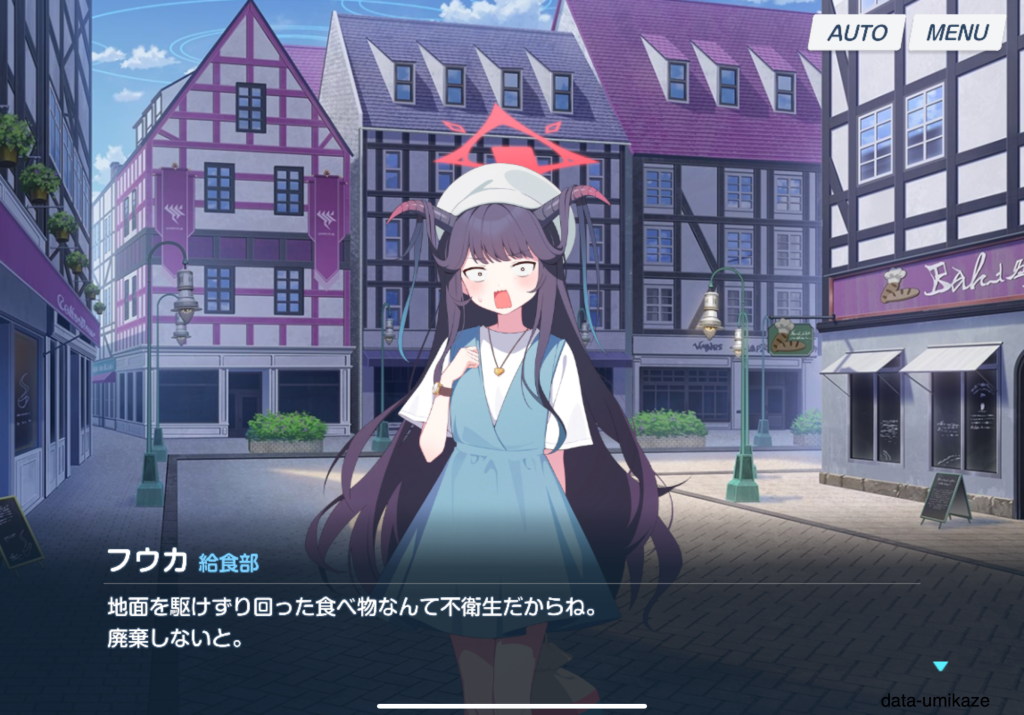Open the MENU button
Viewport: 1024px width, 715px height.
point(956,32)
